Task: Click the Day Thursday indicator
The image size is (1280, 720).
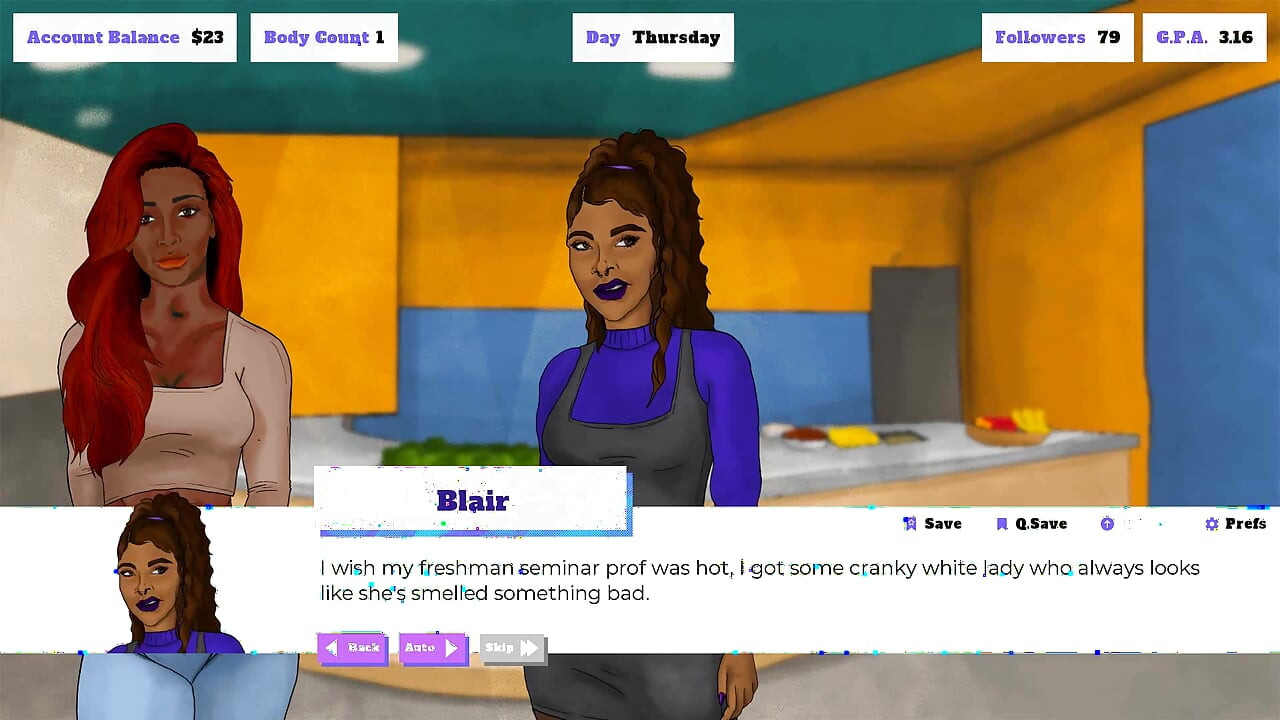Action: point(652,37)
